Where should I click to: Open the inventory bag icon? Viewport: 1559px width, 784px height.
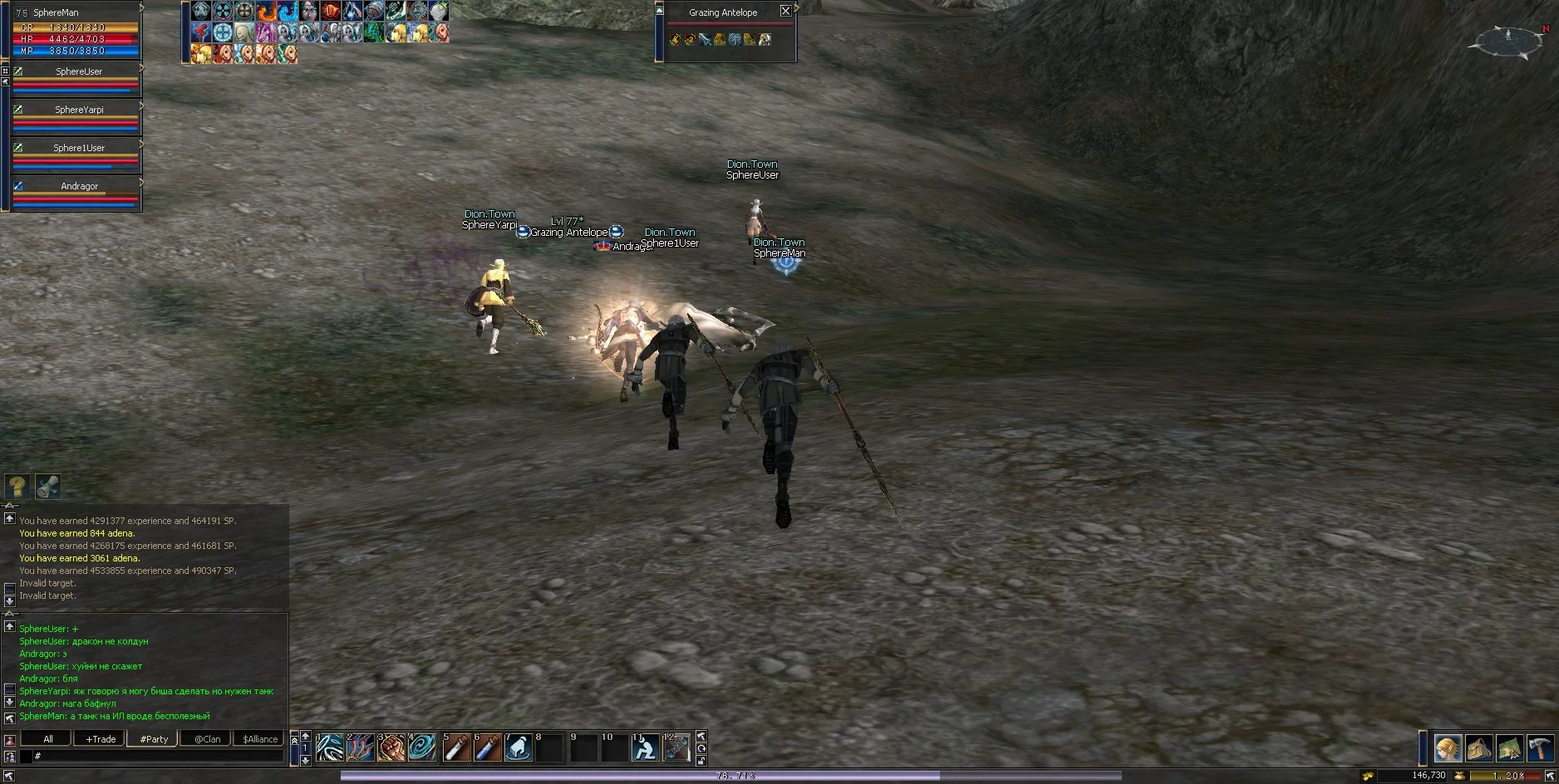point(1478,749)
